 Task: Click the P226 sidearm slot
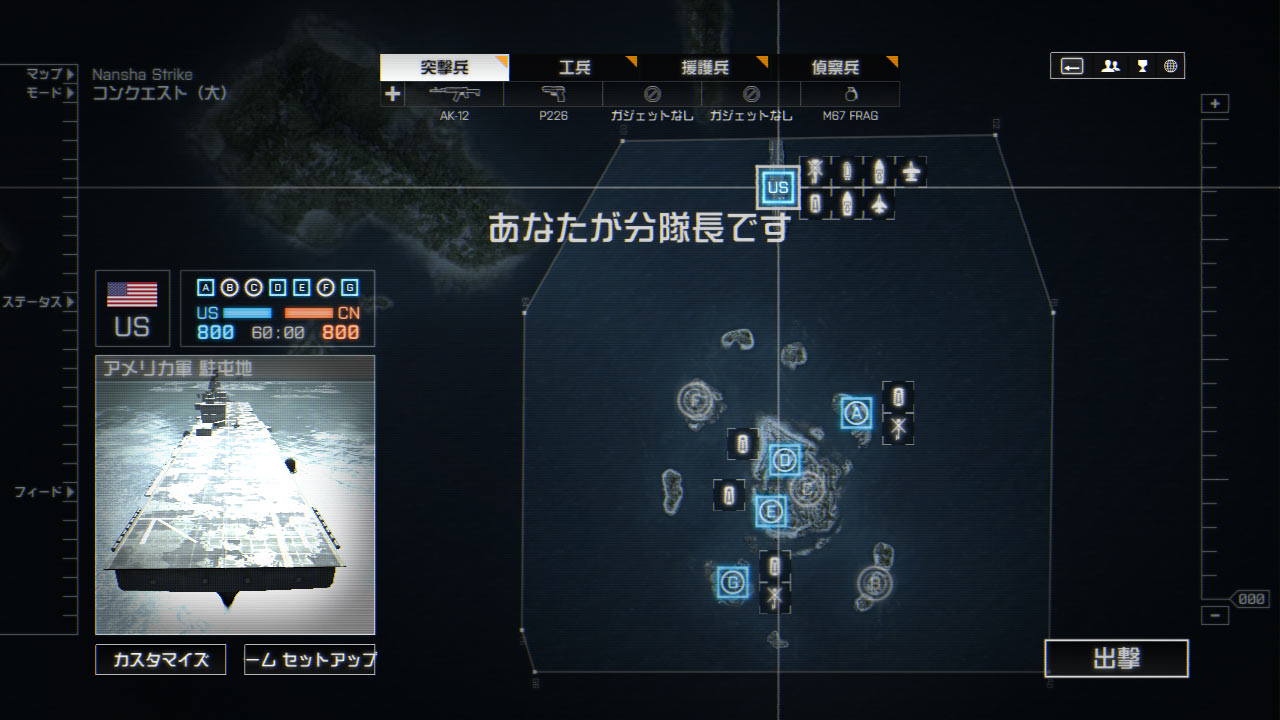click(553, 95)
